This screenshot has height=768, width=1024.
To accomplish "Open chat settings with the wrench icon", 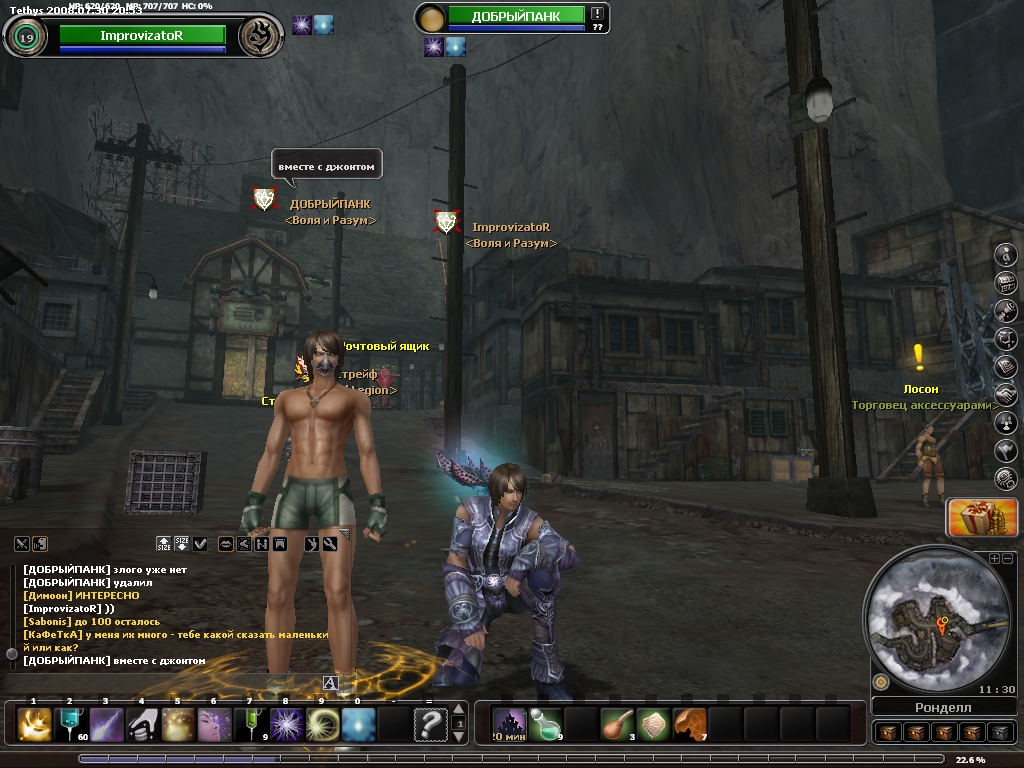I will click(x=329, y=543).
